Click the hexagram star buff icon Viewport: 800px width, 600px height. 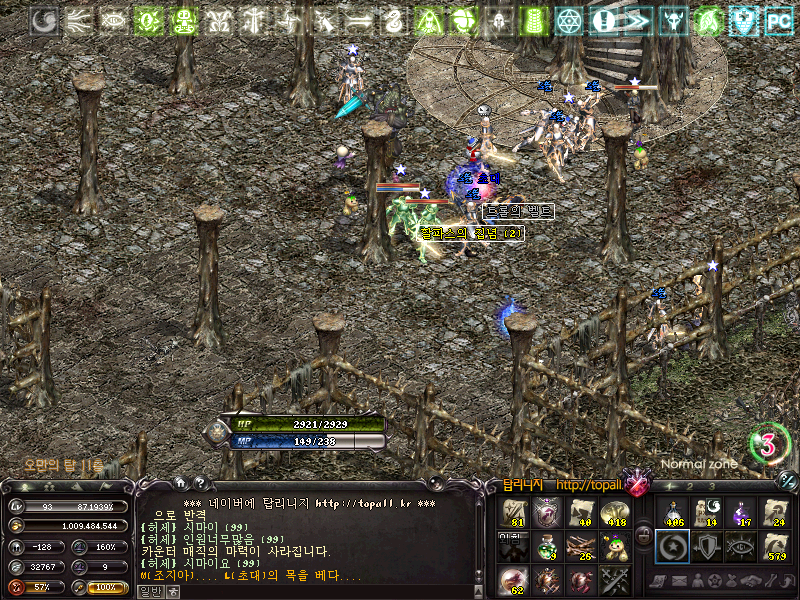568,20
